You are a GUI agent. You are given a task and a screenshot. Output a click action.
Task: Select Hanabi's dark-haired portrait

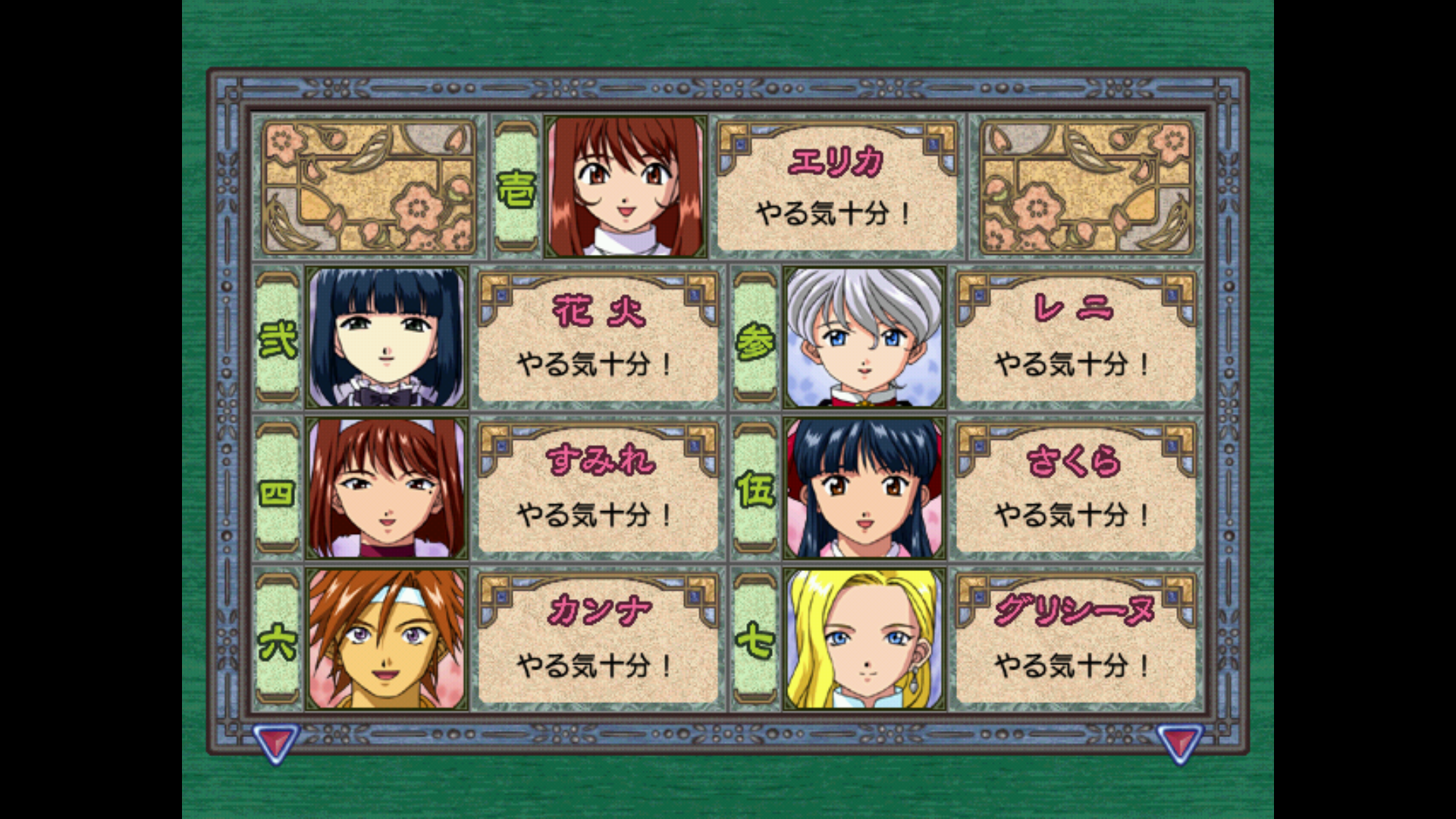pyautogui.click(x=386, y=337)
